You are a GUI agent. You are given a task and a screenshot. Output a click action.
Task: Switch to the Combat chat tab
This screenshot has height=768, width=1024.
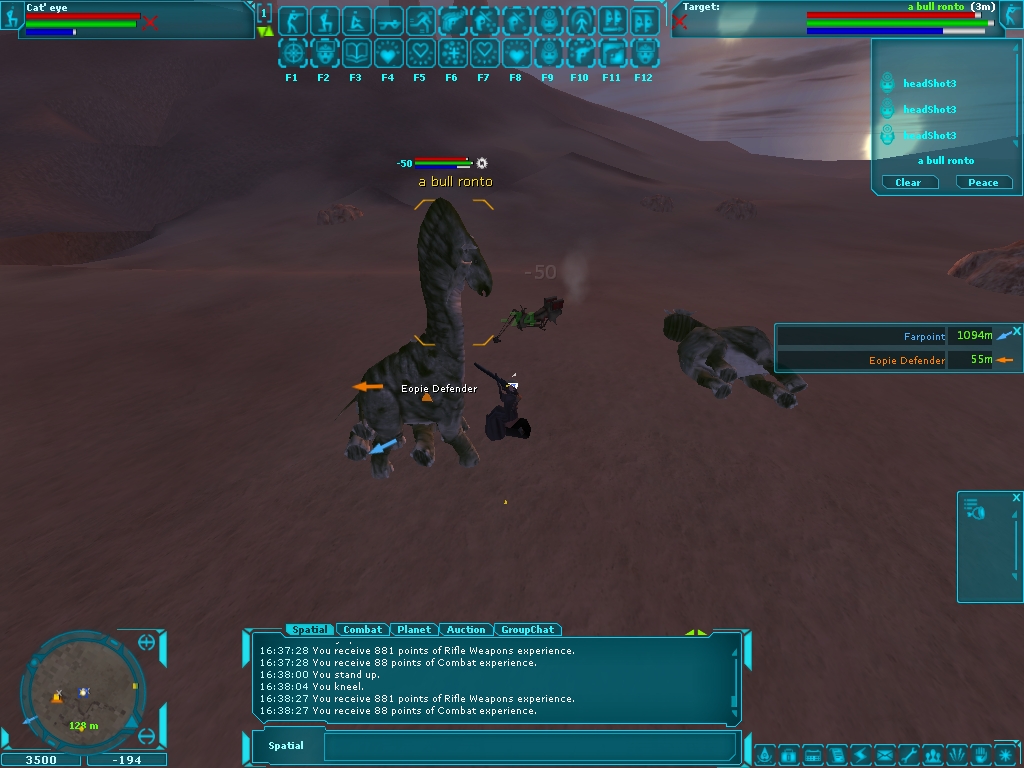(x=362, y=630)
